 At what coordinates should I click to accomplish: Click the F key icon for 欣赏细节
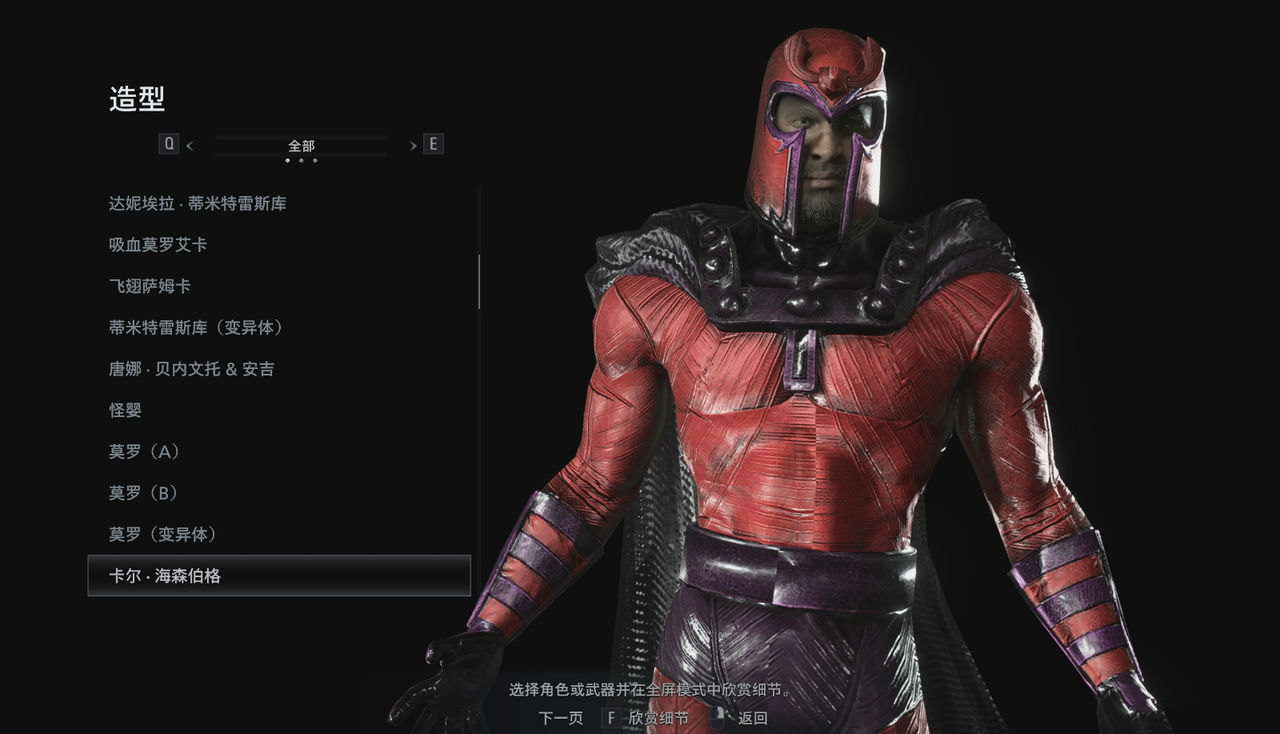[x=612, y=717]
